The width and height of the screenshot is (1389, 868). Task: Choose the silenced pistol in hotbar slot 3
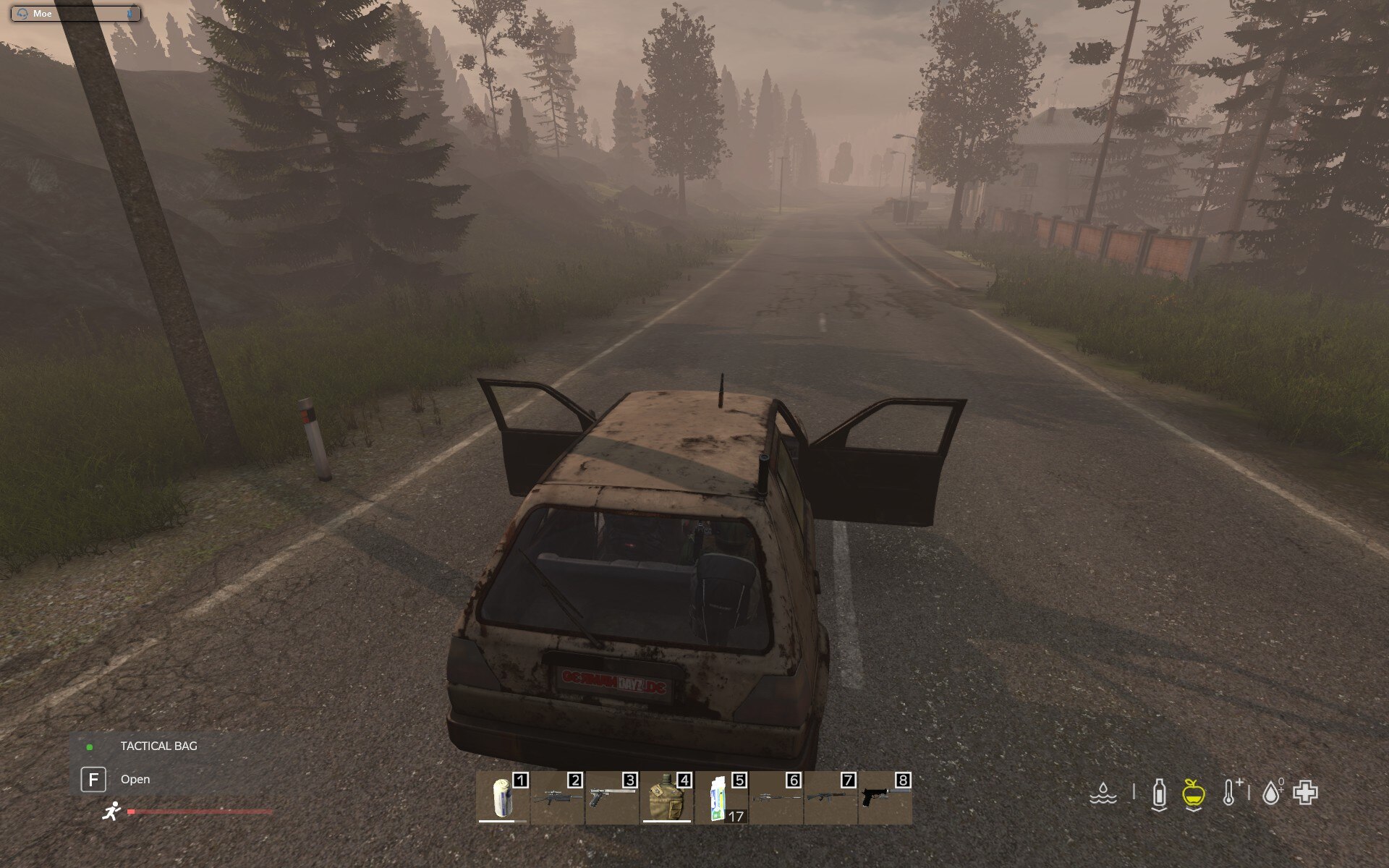pos(612,797)
